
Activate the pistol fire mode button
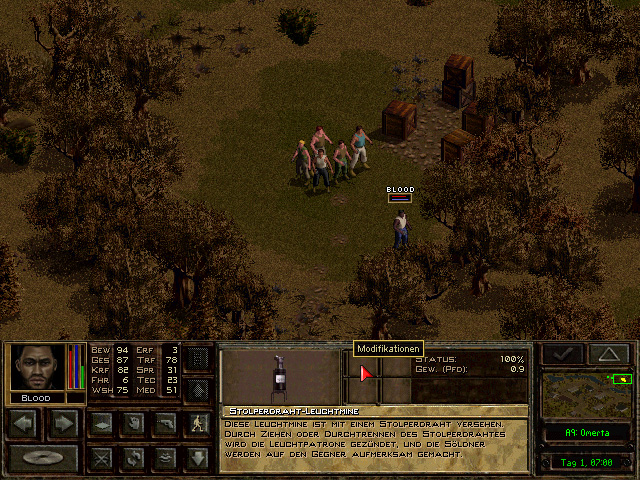[x=165, y=424]
